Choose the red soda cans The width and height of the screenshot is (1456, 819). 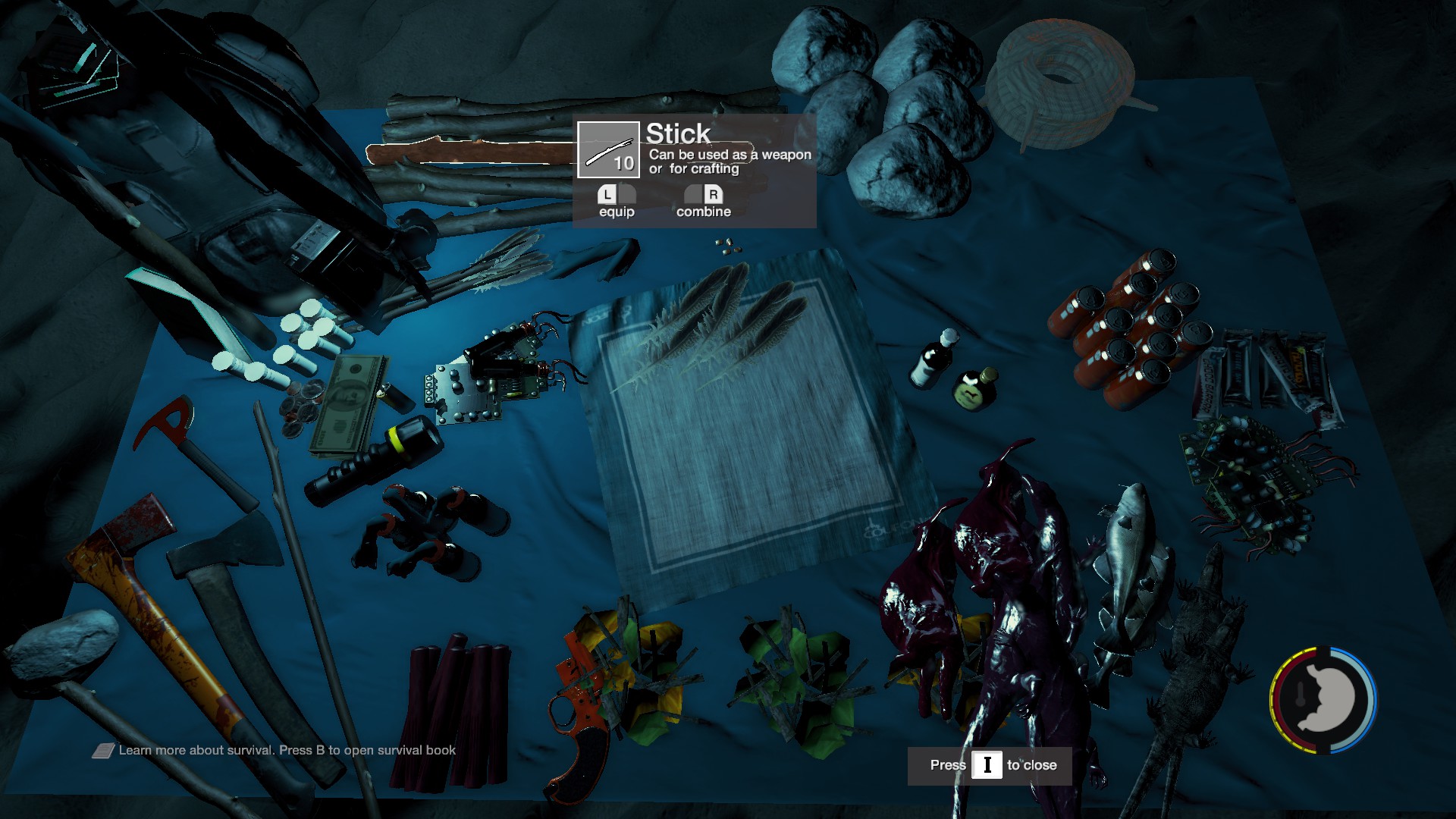[x=1130, y=326]
